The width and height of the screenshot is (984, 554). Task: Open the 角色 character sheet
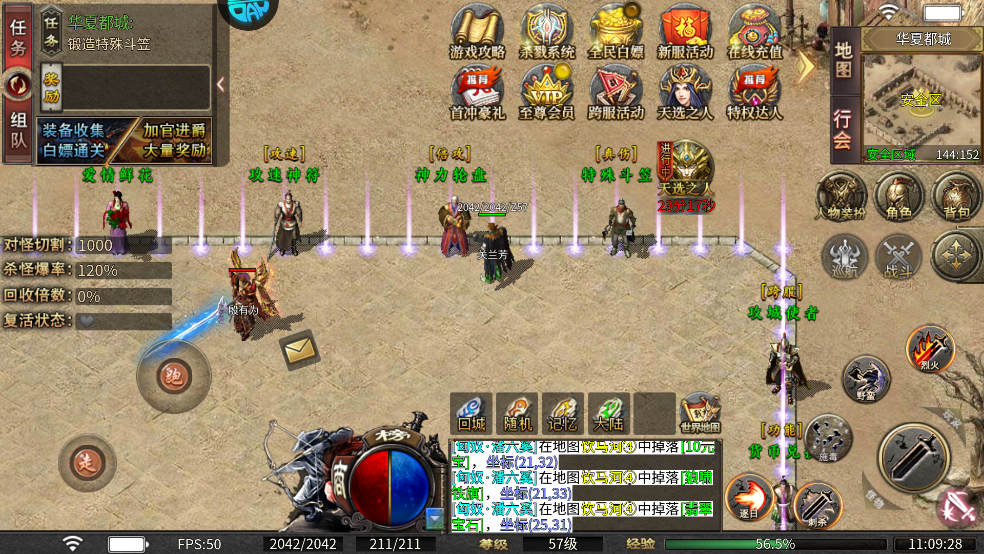click(x=898, y=194)
